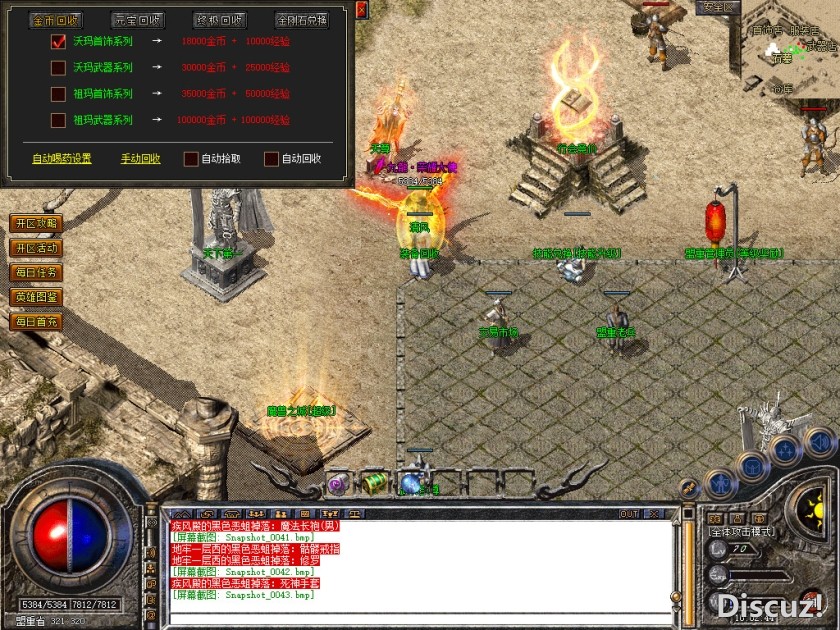
Task: Tick the 沃玛武器系列 checkbox
Action: [58, 68]
